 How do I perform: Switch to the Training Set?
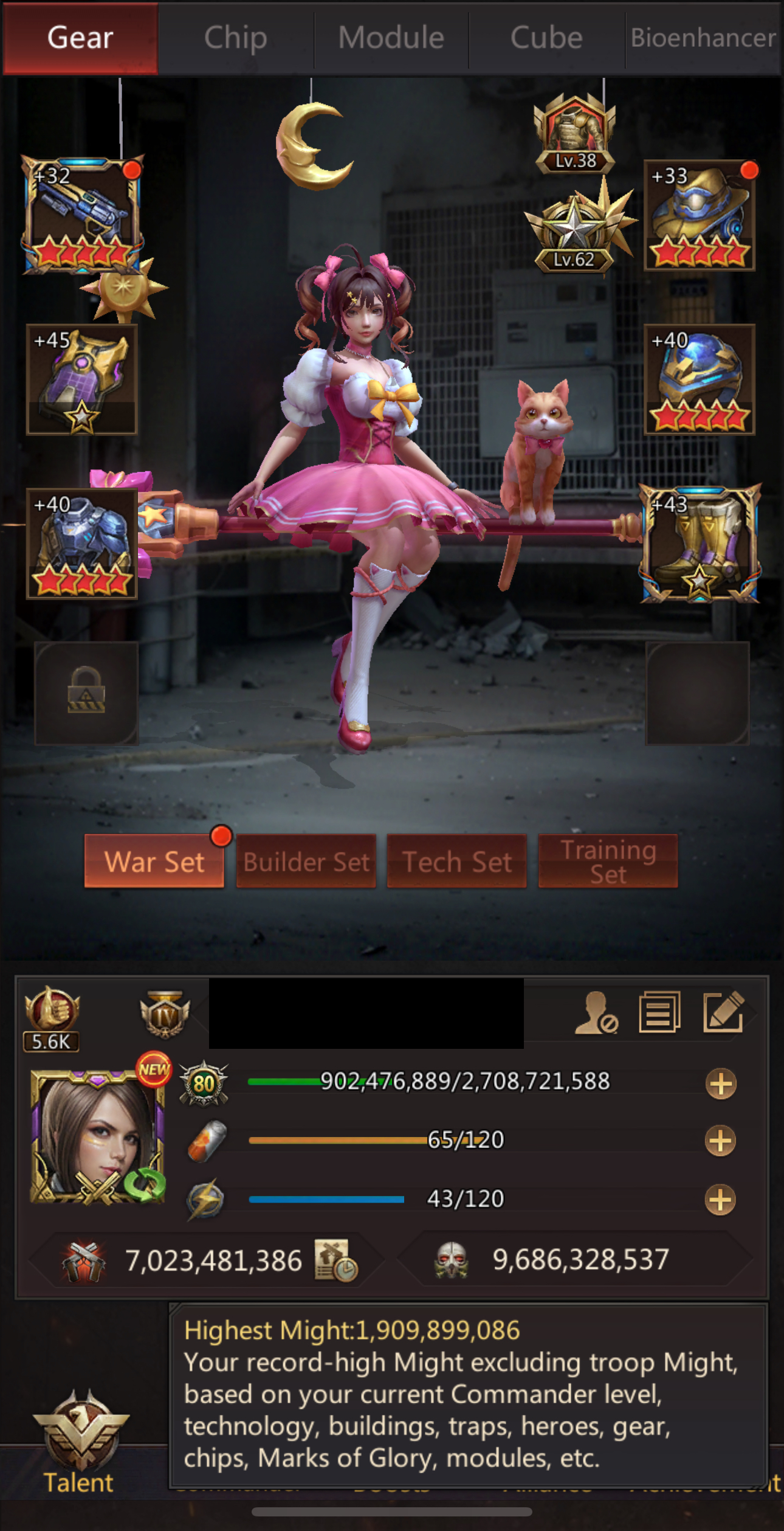click(608, 861)
